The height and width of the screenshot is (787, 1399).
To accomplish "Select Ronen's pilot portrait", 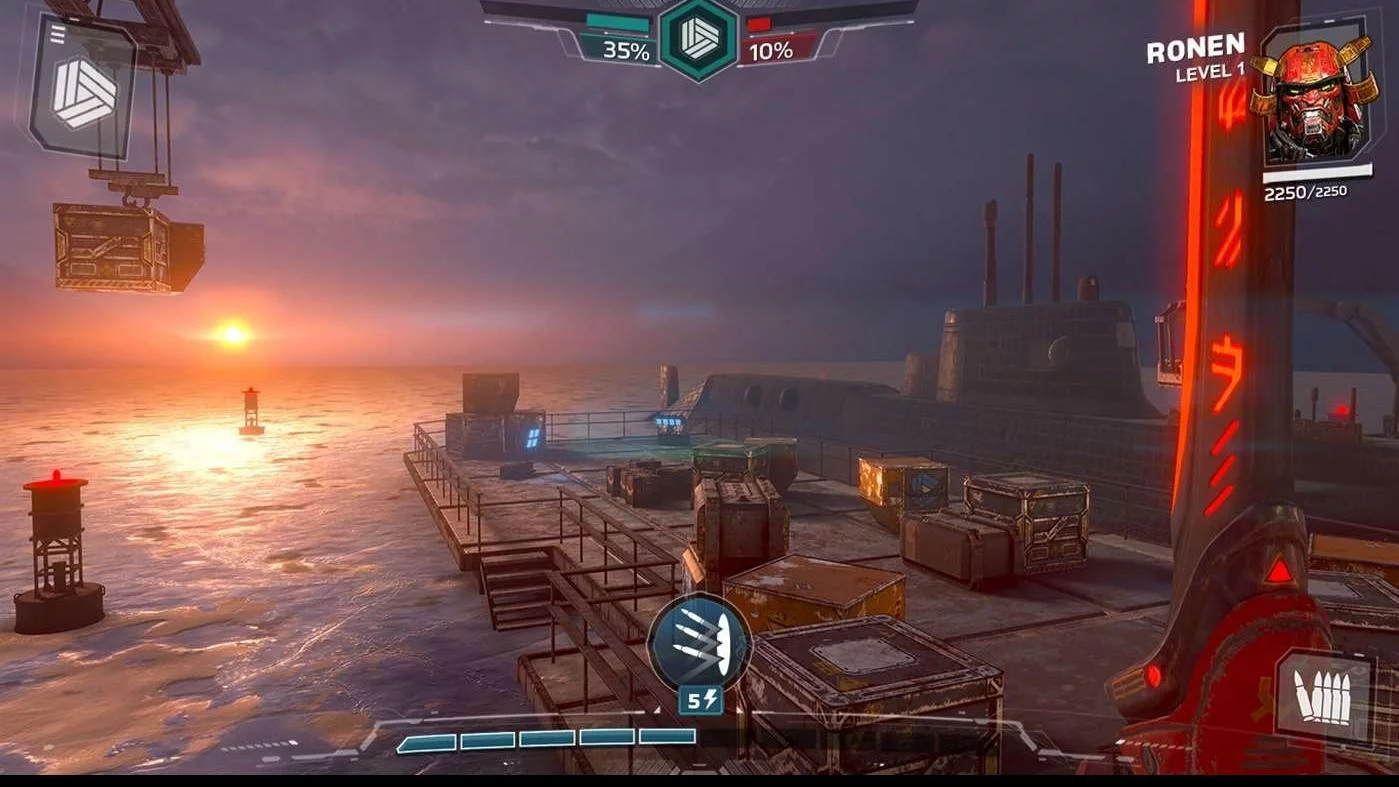I will pyautogui.click(x=1313, y=96).
